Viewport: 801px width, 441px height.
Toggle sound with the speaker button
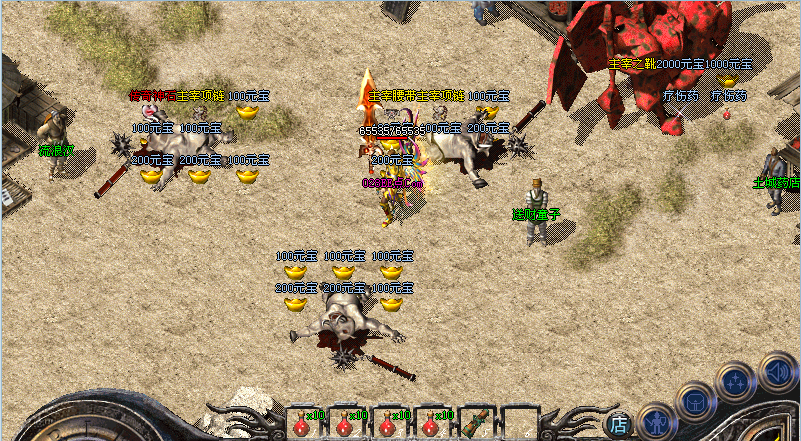click(x=776, y=372)
